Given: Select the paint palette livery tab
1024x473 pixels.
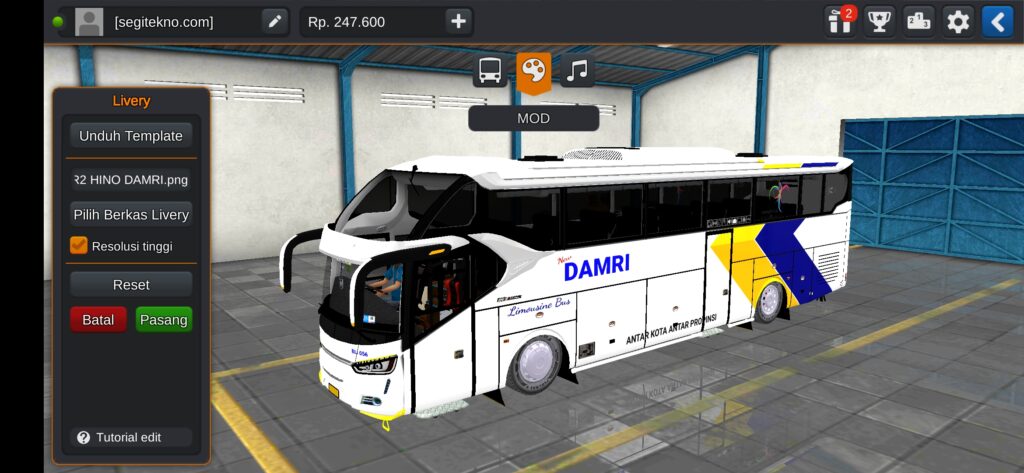Looking at the screenshot, I should (534, 71).
